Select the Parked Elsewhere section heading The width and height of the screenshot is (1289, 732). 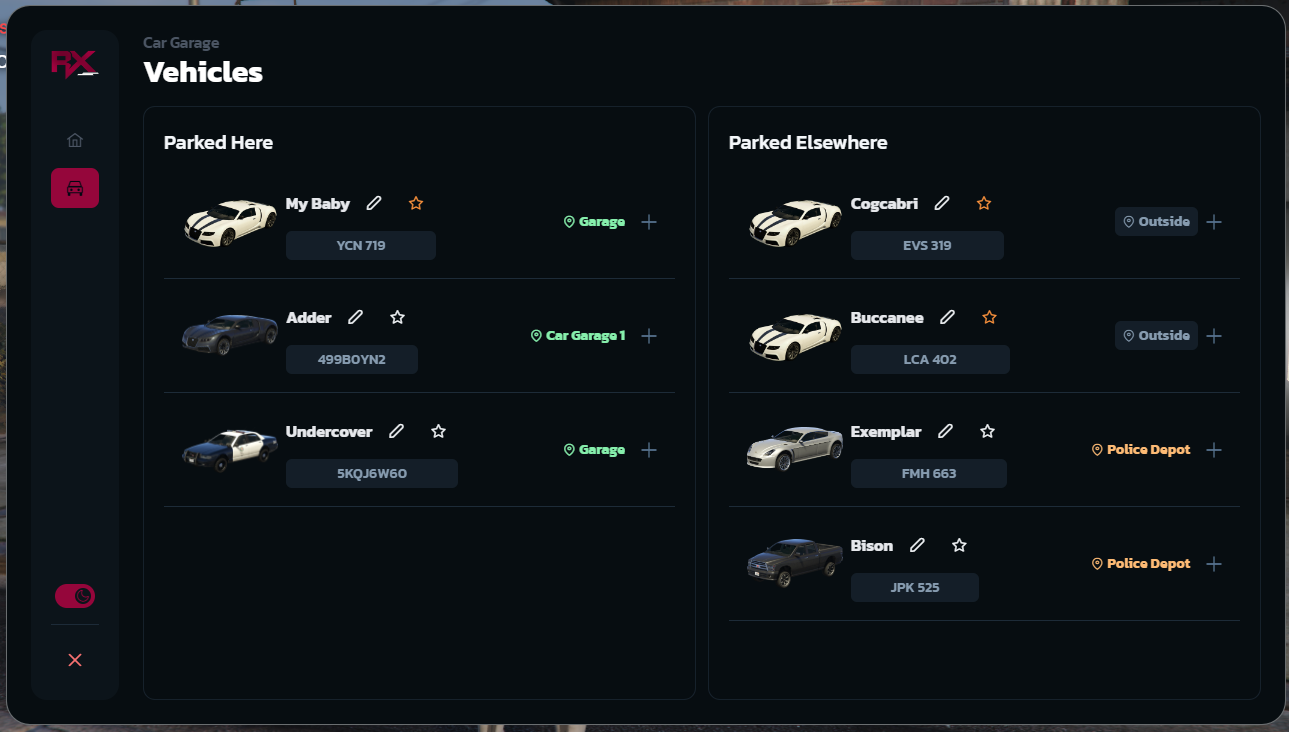pos(807,142)
